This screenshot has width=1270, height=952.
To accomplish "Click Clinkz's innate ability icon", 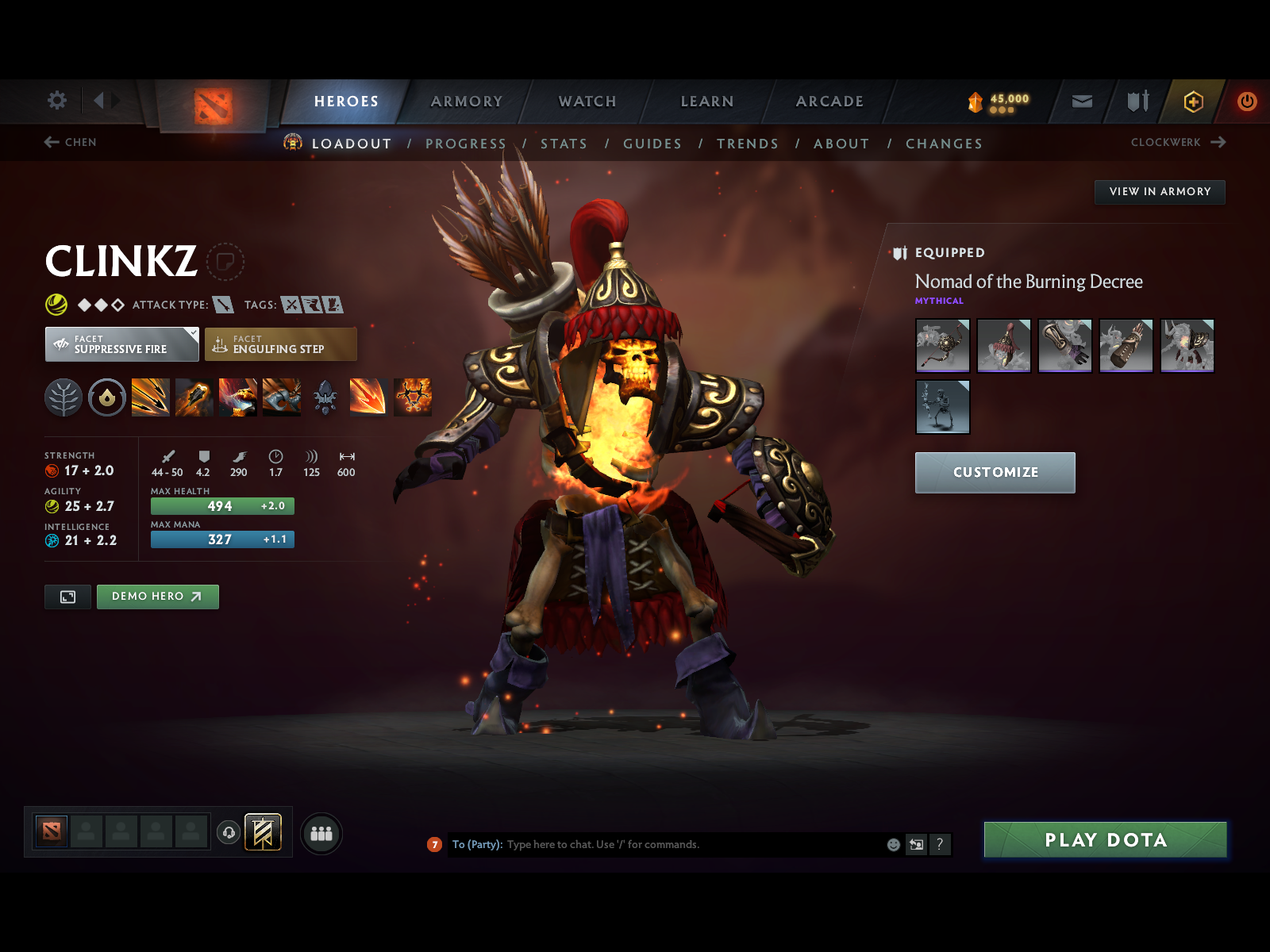I will tap(108, 398).
